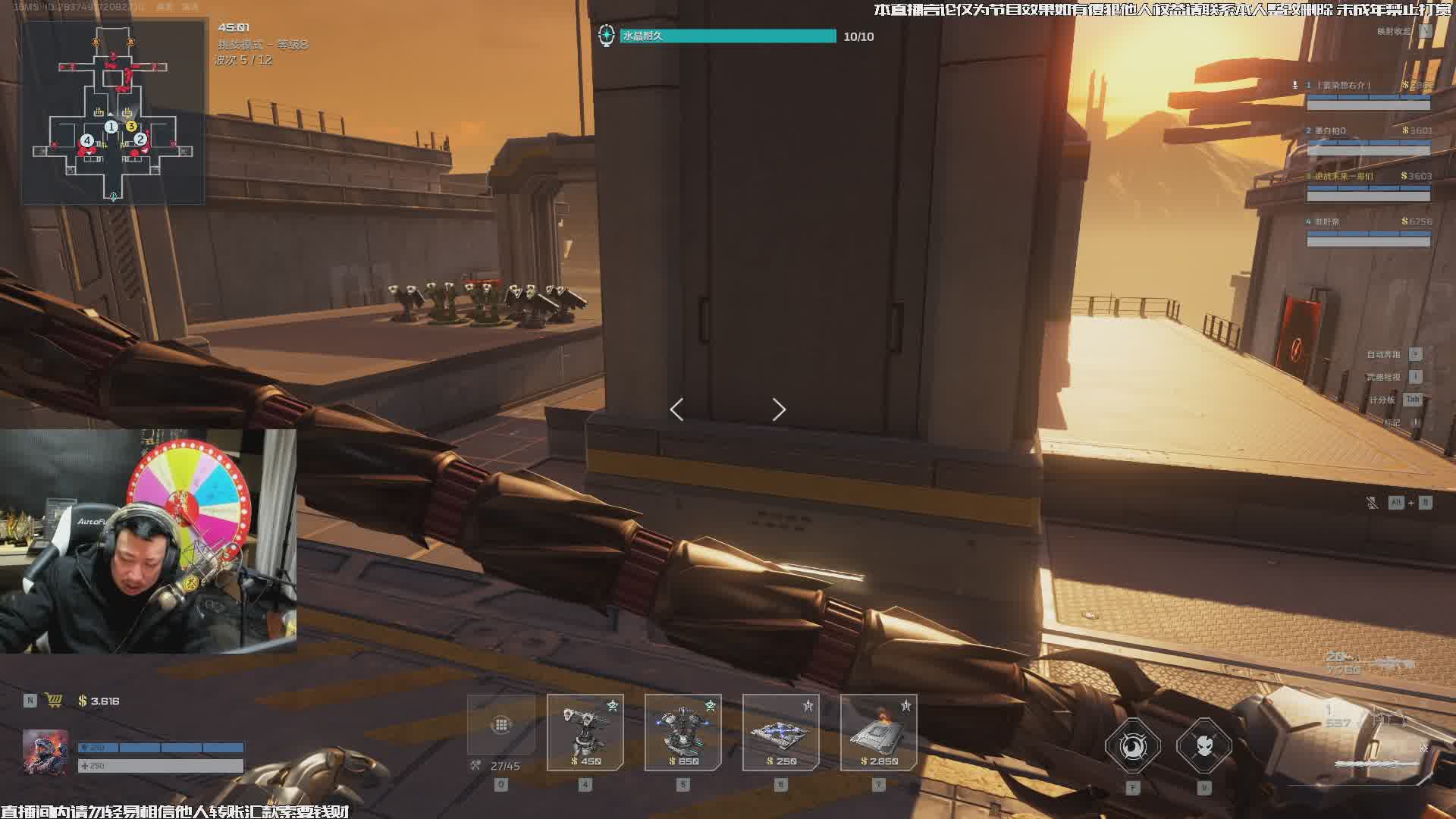Click the muted microphone icon
This screenshot has height=819, width=1456.
pyautogui.click(x=1373, y=503)
